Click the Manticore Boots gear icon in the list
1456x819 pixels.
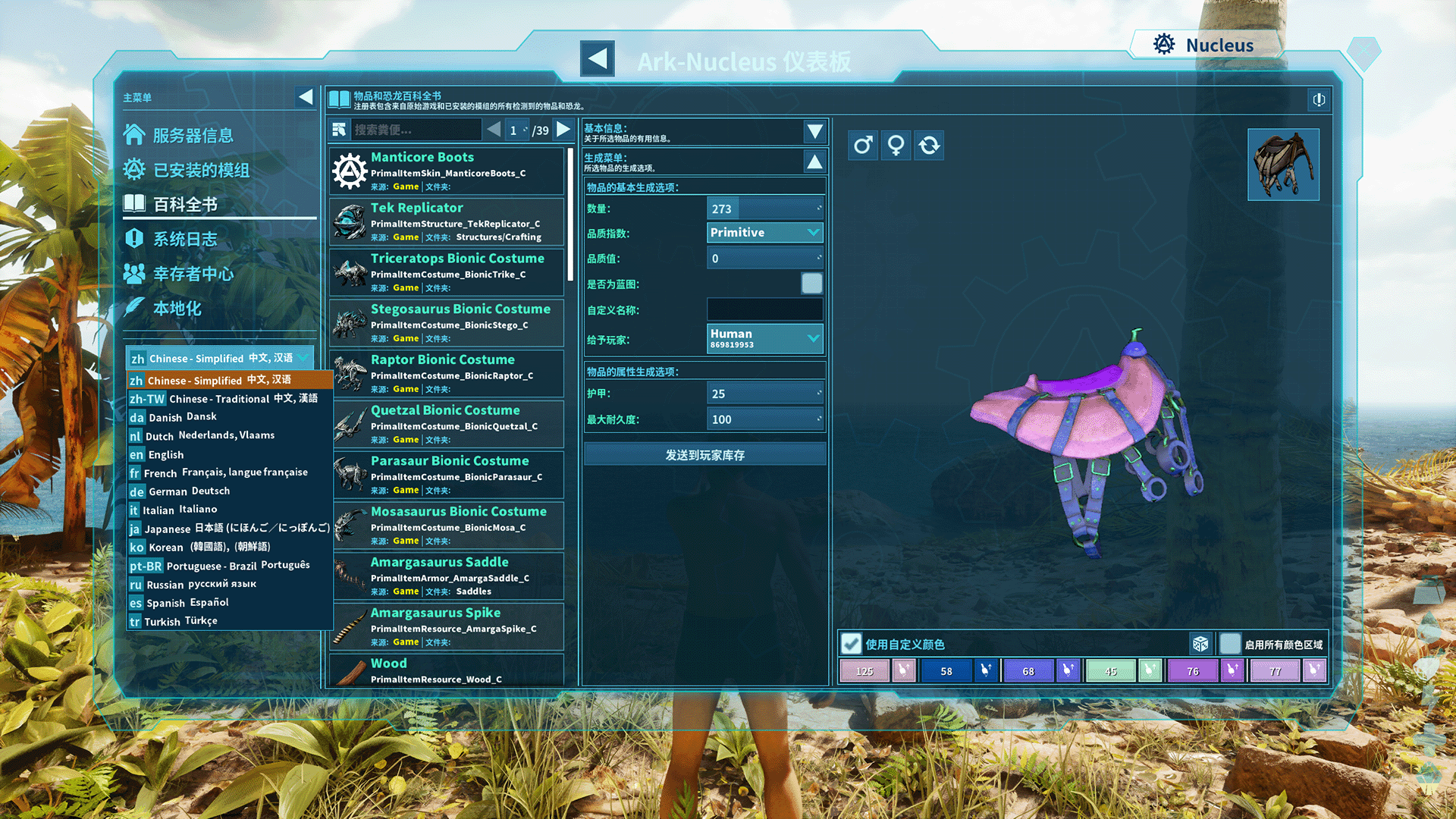348,168
